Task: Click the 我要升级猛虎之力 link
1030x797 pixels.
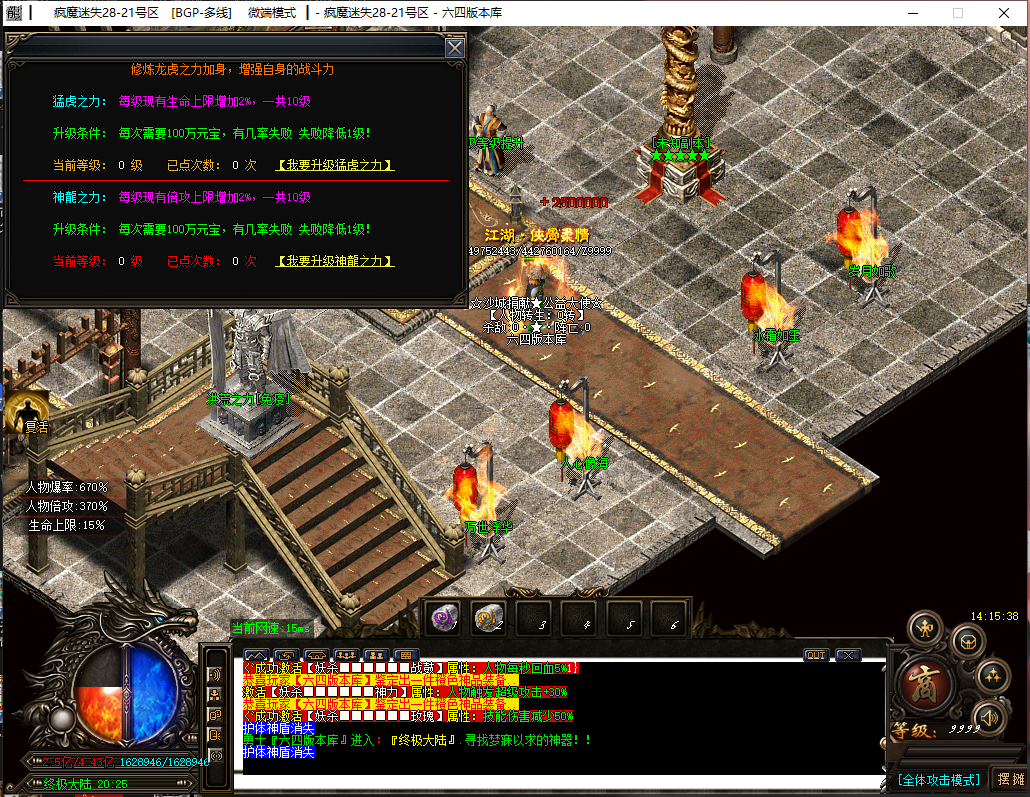Action: [335, 165]
